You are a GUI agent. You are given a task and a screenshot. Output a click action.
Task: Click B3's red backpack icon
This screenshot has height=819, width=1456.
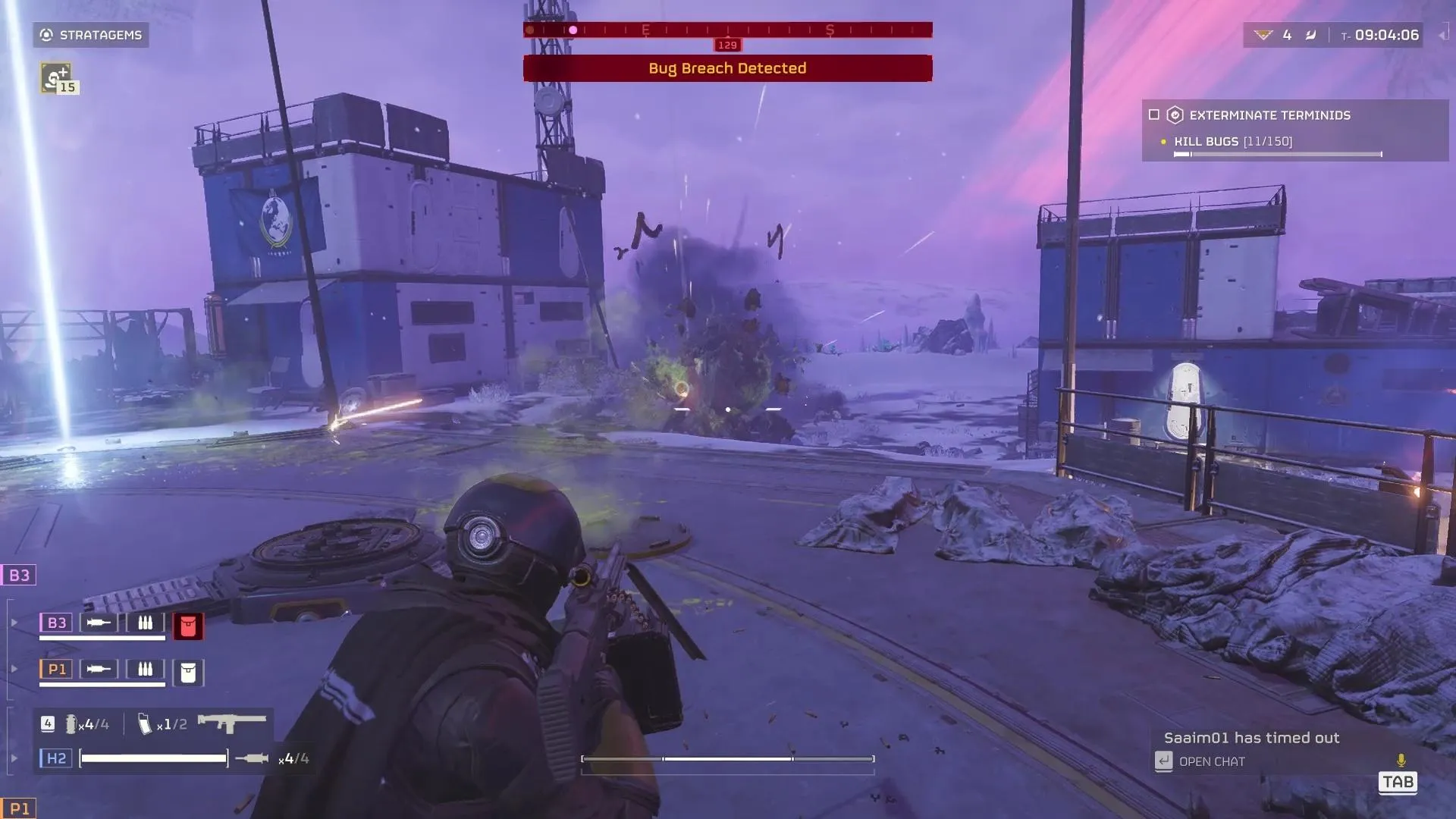click(x=188, y=626)
